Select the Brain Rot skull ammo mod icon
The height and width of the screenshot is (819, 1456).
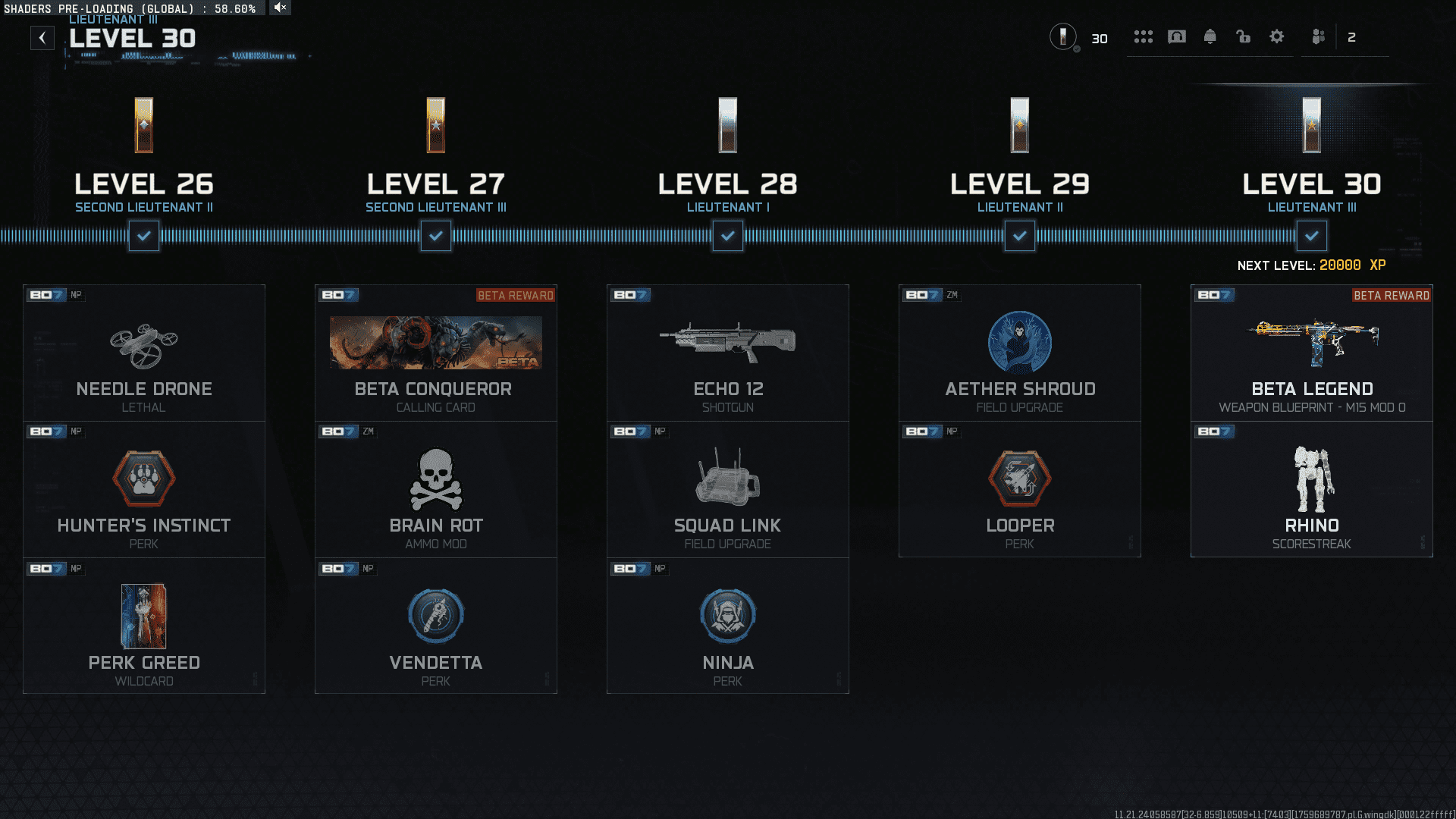[x=435, y=479]
